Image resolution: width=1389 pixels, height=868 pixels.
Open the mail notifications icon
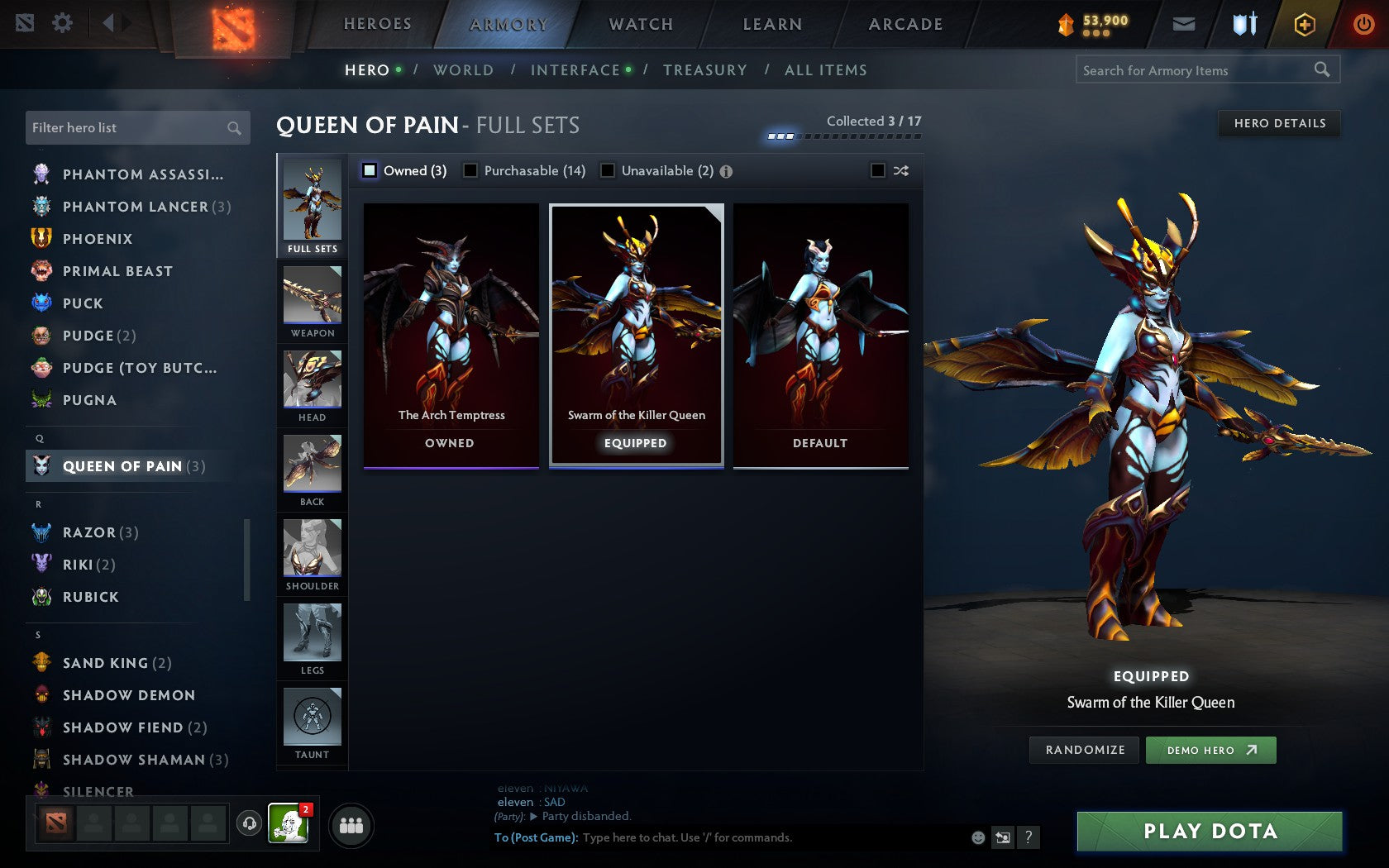coord(1184,24)
